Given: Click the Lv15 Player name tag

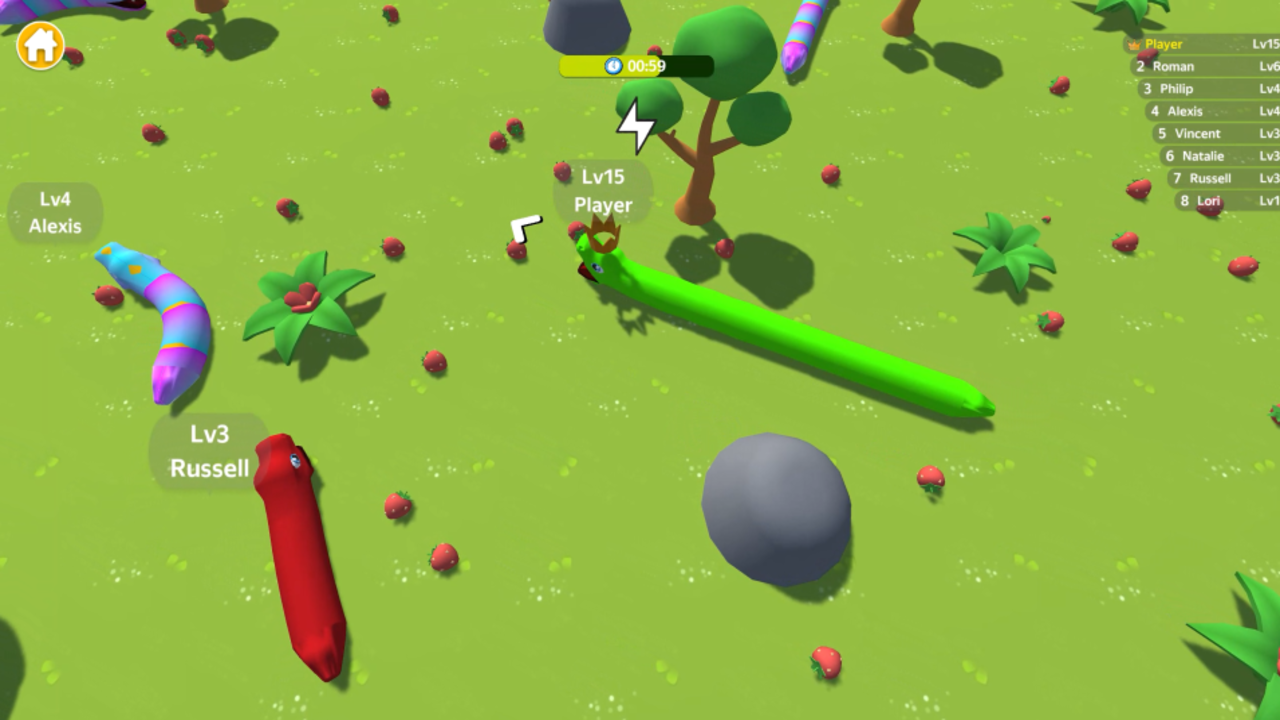Looking at the screenshot, I should point(602,191).
